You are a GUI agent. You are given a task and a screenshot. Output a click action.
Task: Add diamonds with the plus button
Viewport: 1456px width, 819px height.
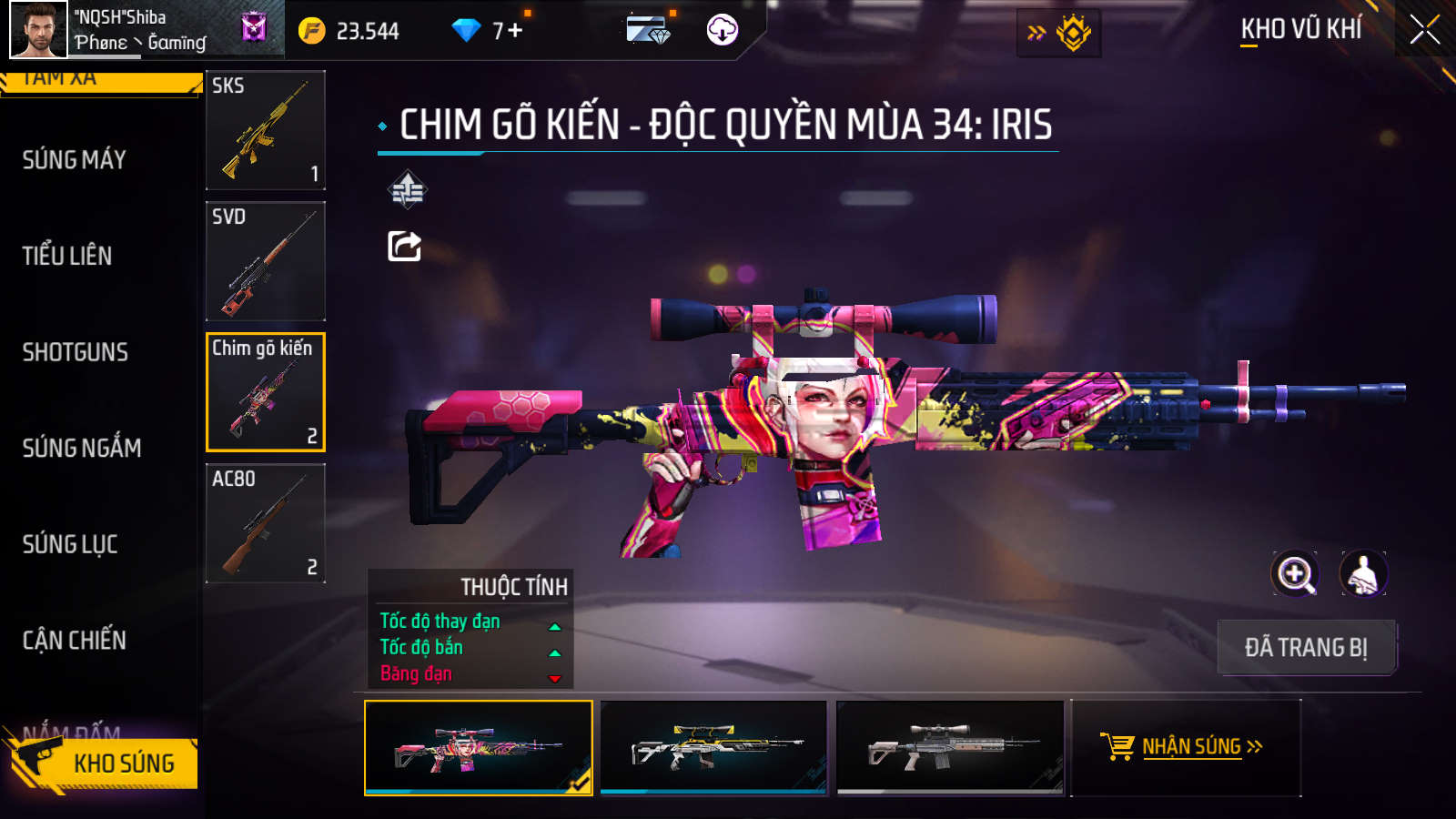tap(515, 31)
